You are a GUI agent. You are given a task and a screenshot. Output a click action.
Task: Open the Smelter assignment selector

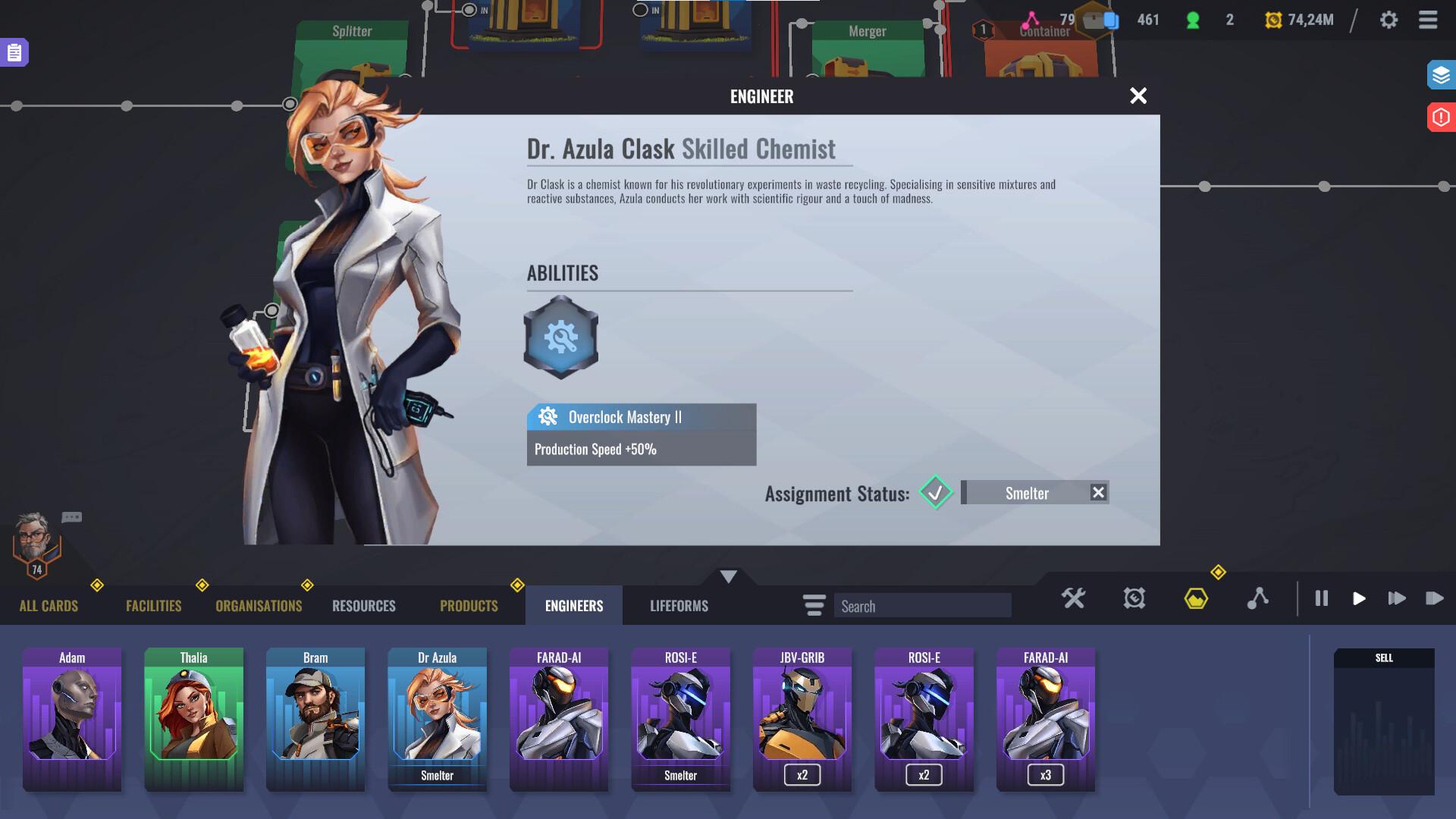pos(1028,493)
